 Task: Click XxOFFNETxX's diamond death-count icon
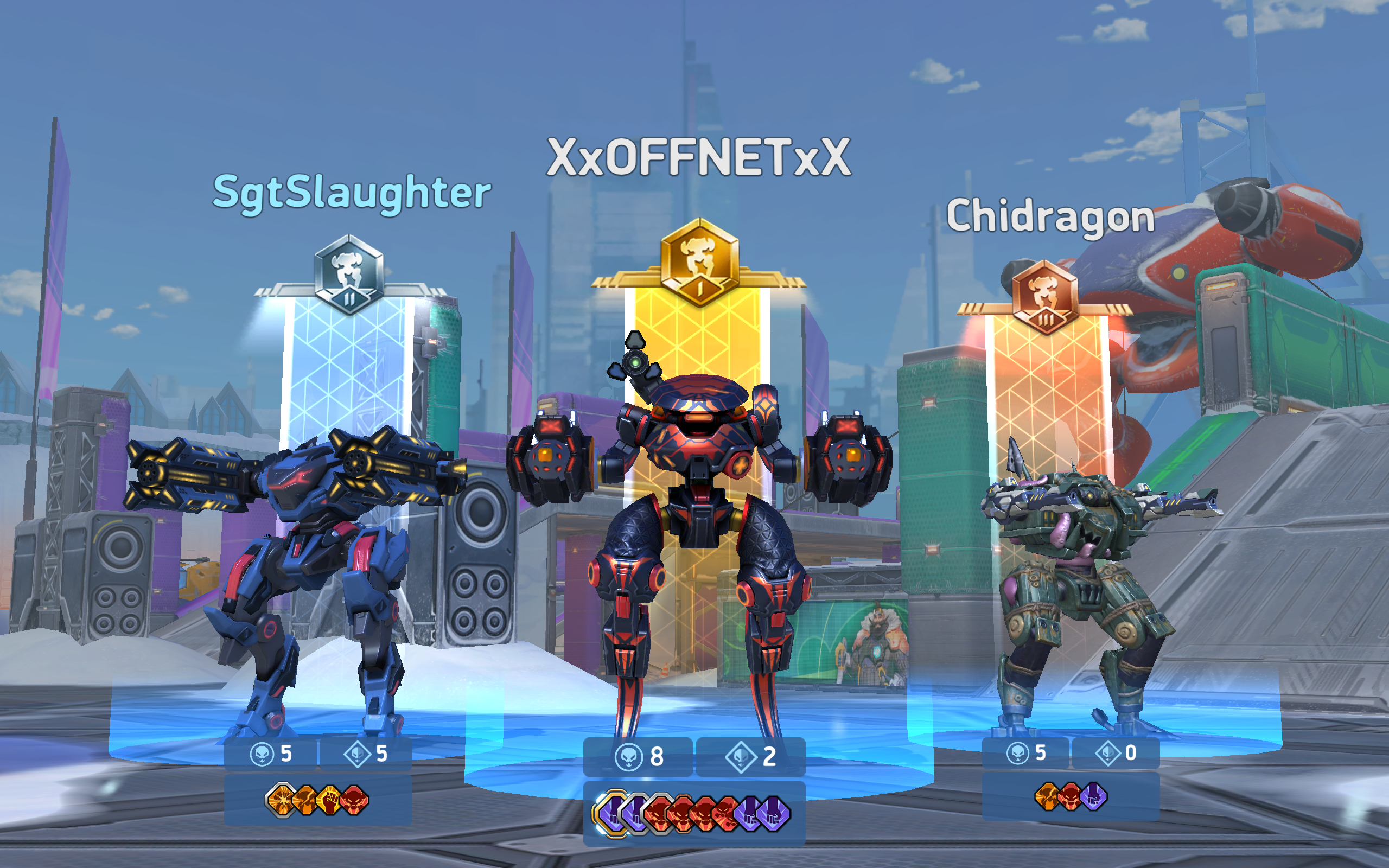tap(741, 756)
